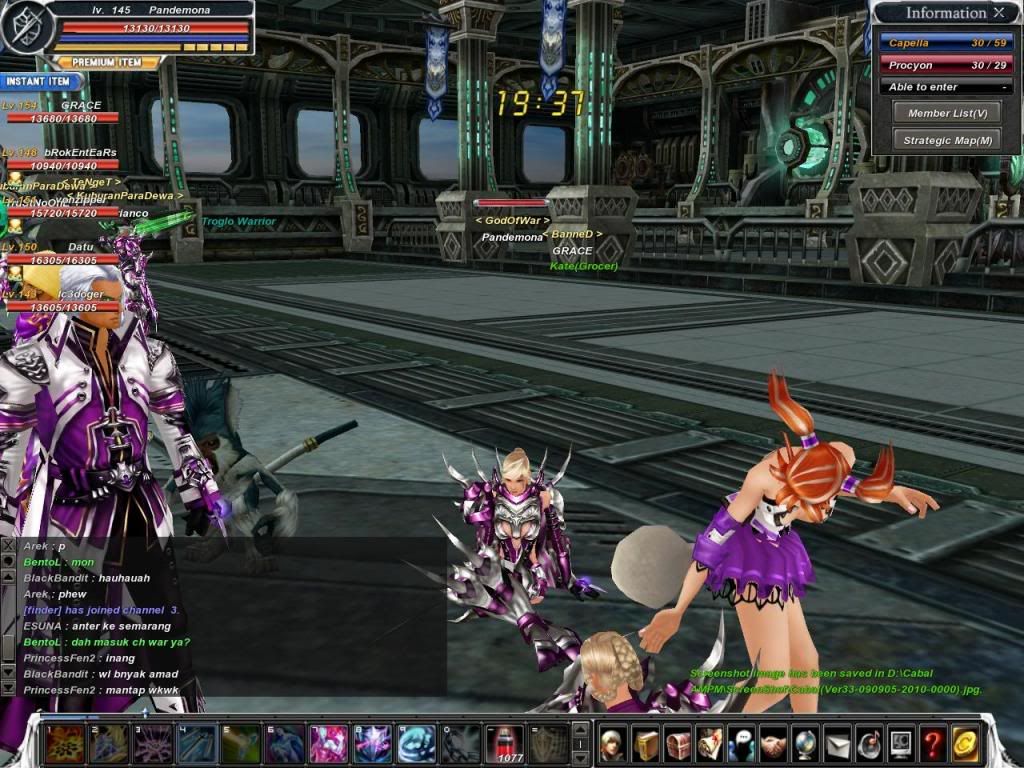Activate the pink skill in hotbar slot 7
The height and width of the screenshot is (768, 1024).
329,744
